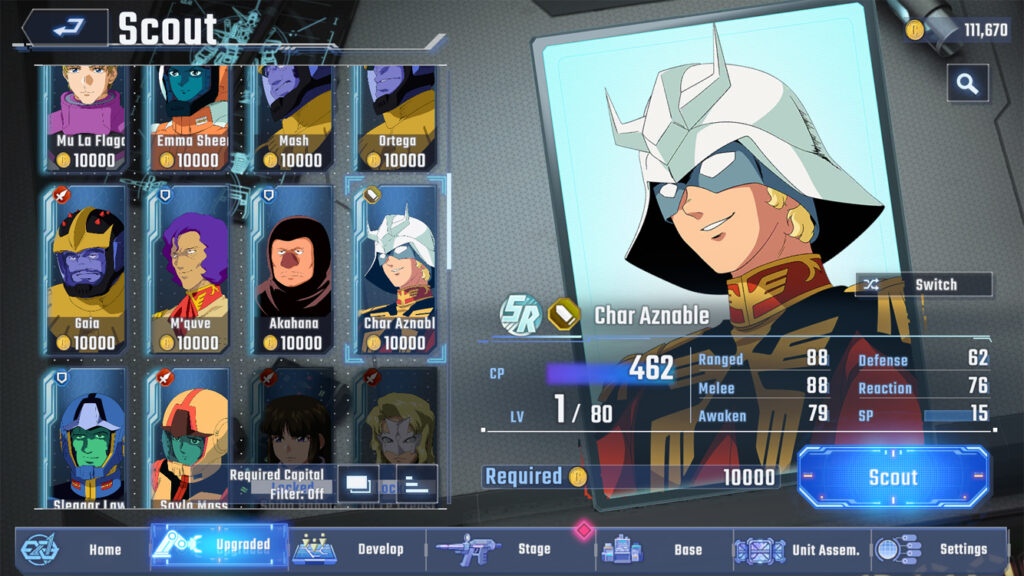Screen dimensions: 1024x576
Task: Switch to the Develop tab
Action: click(x=350, y=549)
